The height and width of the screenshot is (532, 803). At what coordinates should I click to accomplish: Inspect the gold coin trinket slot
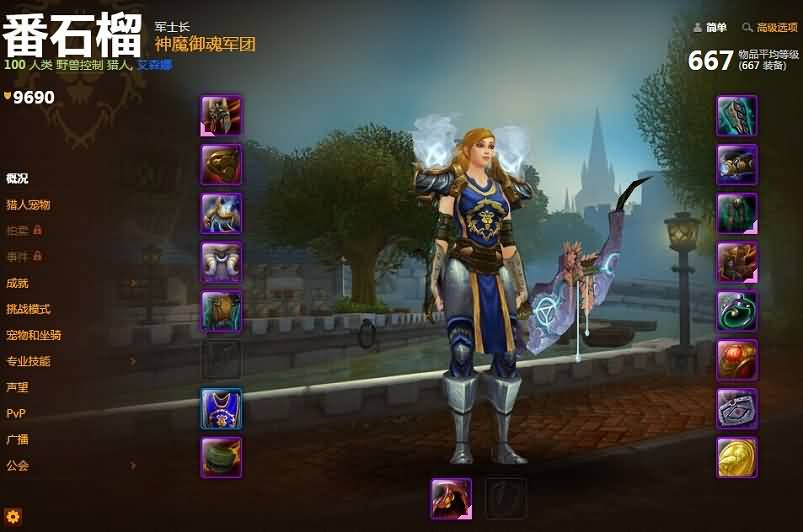click(737, 457)
